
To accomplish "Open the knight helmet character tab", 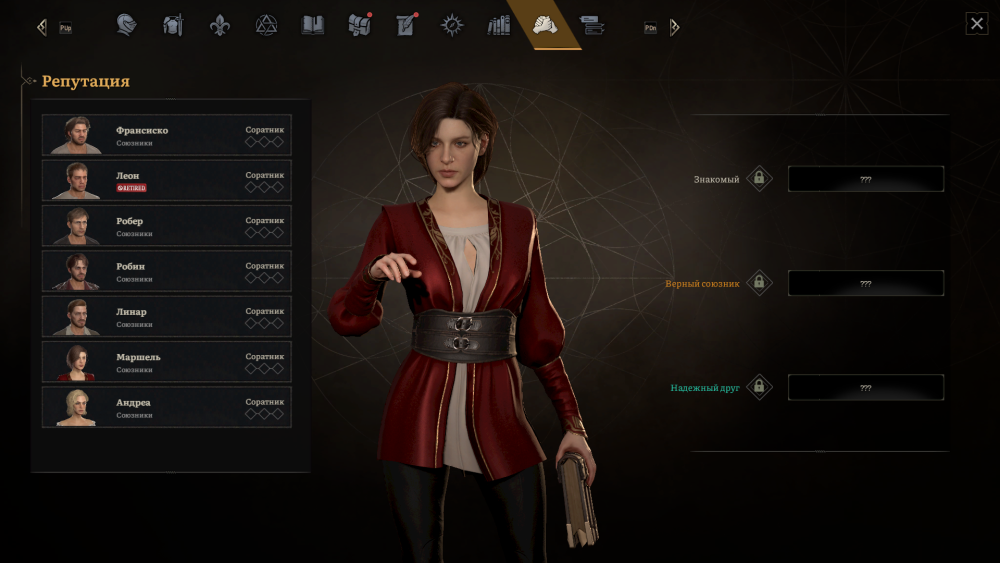I will pos(127,25).
